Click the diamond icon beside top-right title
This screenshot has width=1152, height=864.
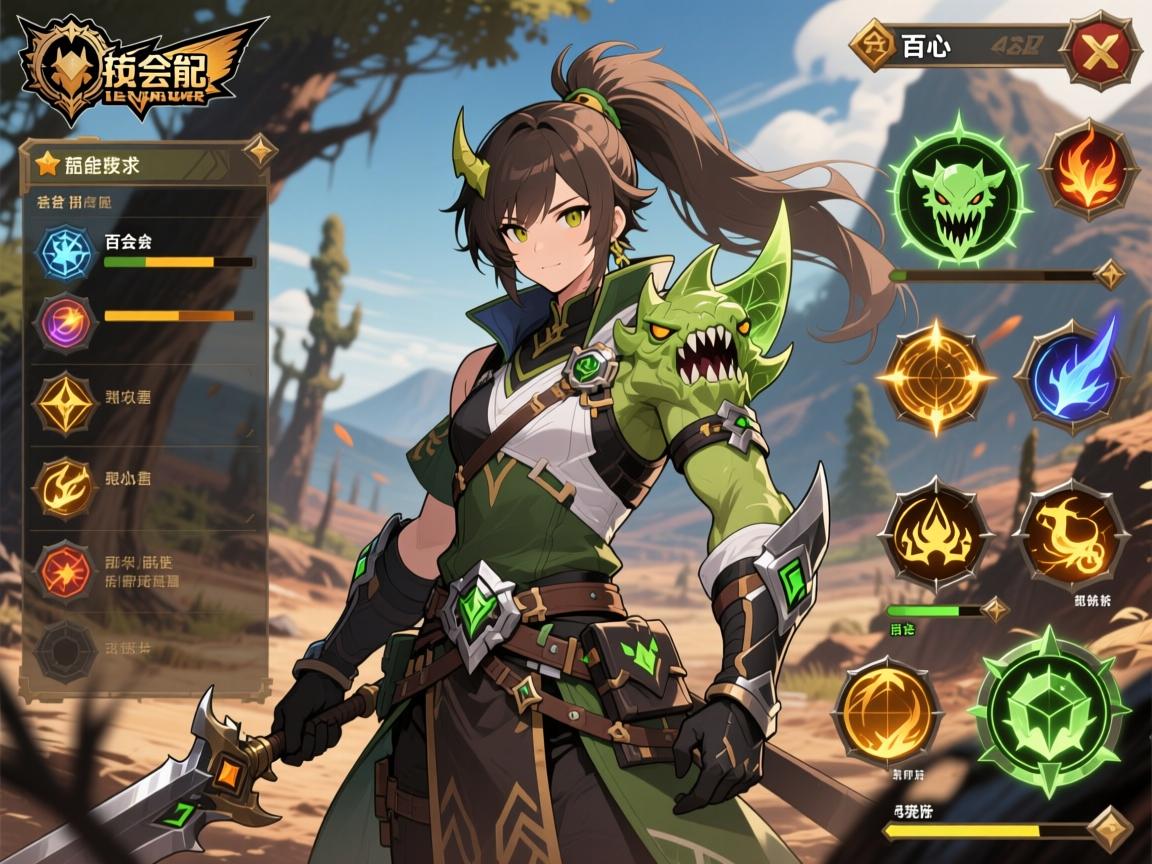pos(871,45)
